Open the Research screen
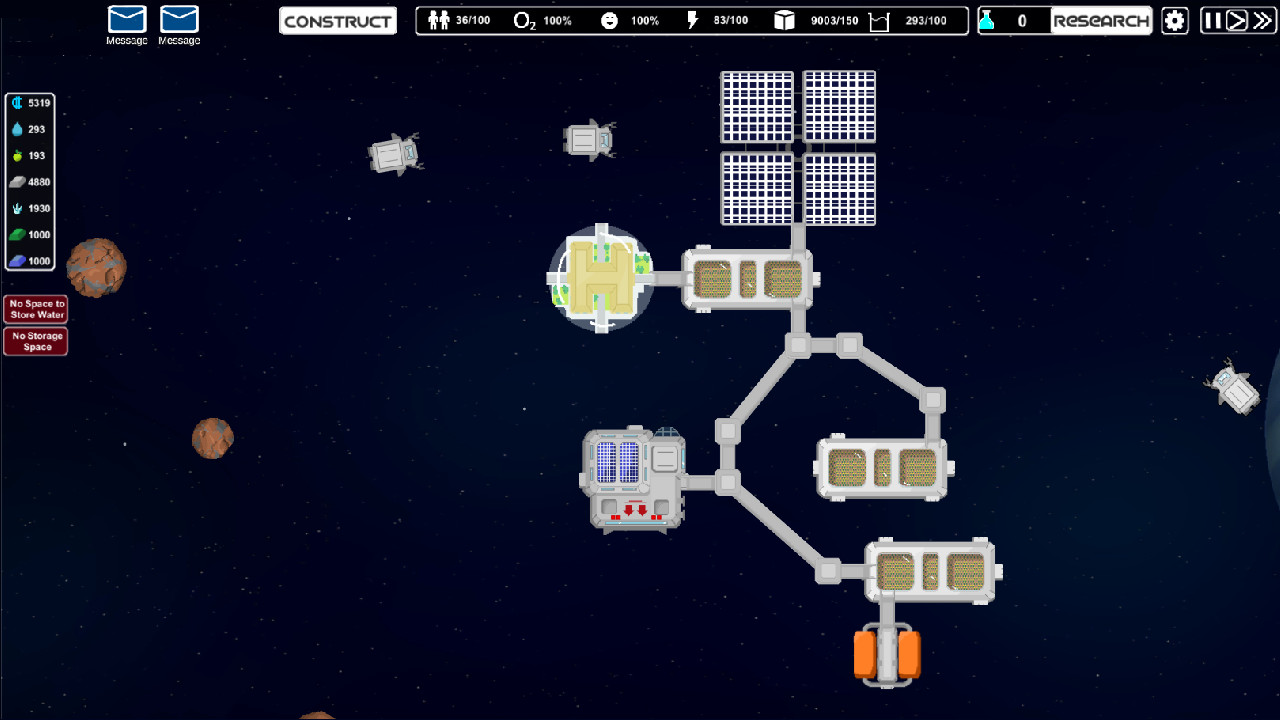 [1101, 20]
